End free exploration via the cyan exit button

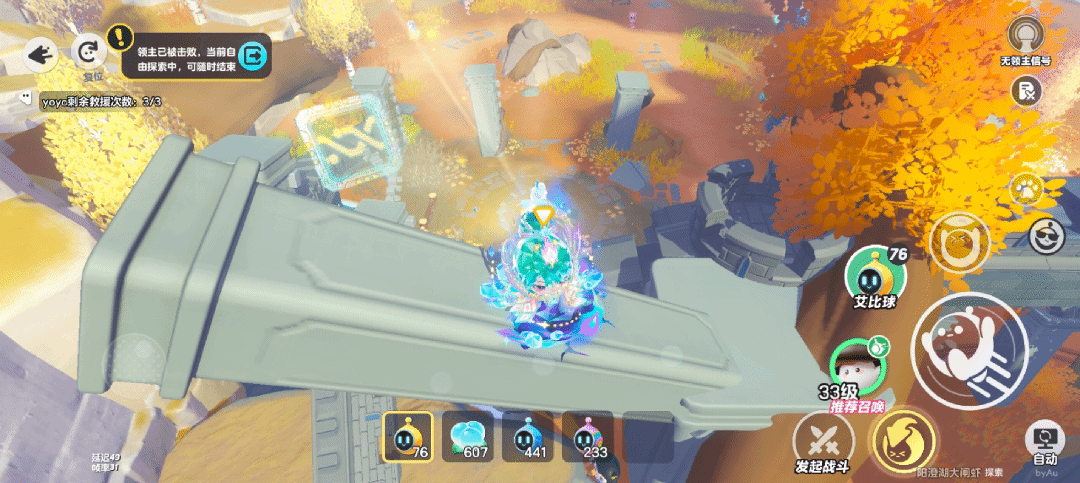click(x=254, y=56)
